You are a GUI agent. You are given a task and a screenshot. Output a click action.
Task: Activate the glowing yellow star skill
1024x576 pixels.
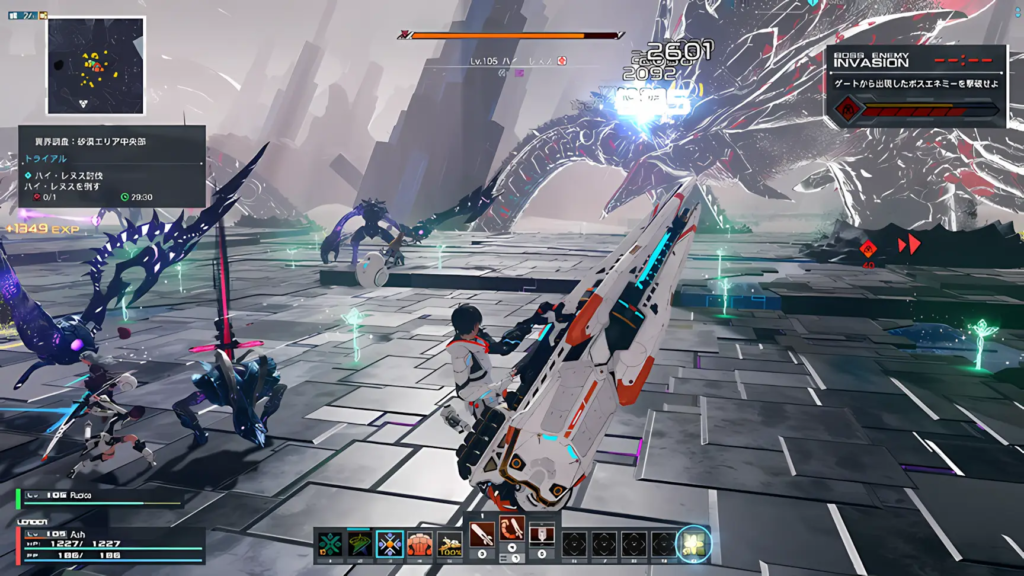pos(693,543)
